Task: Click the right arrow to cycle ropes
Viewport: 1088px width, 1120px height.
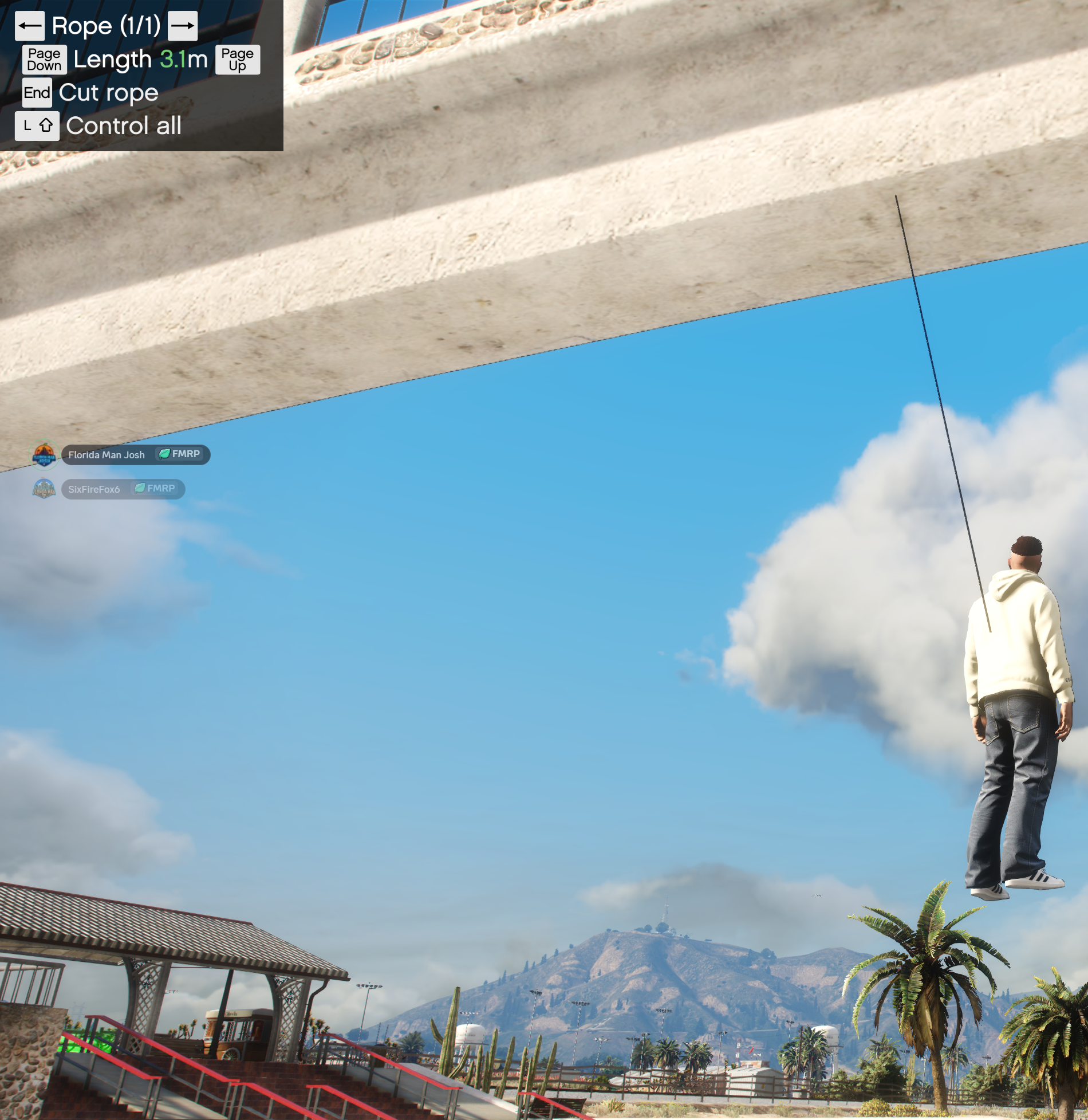Action: (x=183, y=26)
